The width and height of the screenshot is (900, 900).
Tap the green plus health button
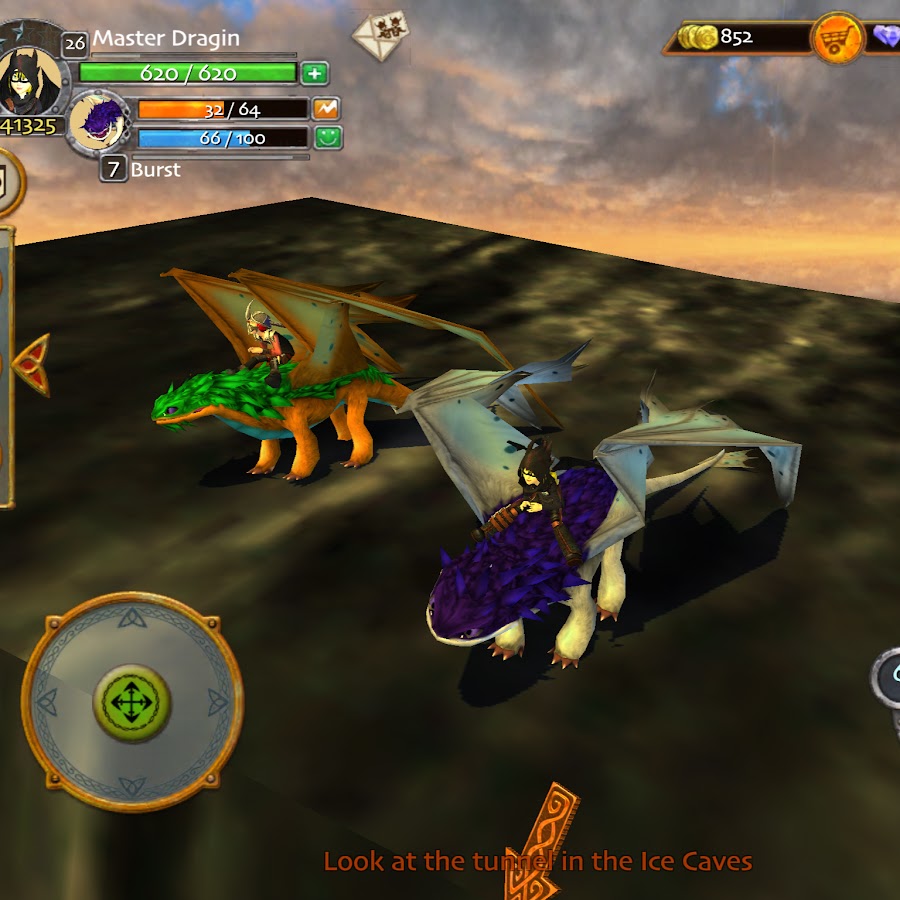tap(314, 73)
